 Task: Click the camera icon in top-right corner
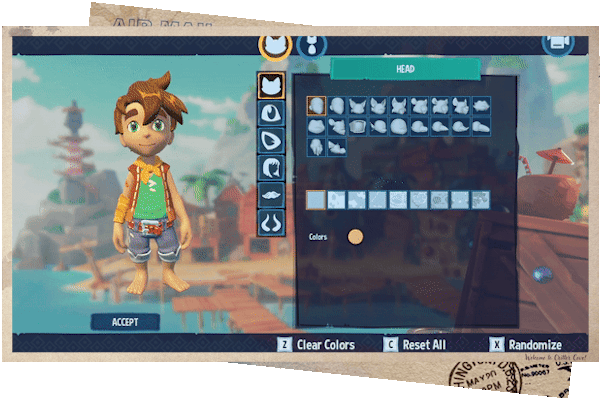tap(557, 44)
